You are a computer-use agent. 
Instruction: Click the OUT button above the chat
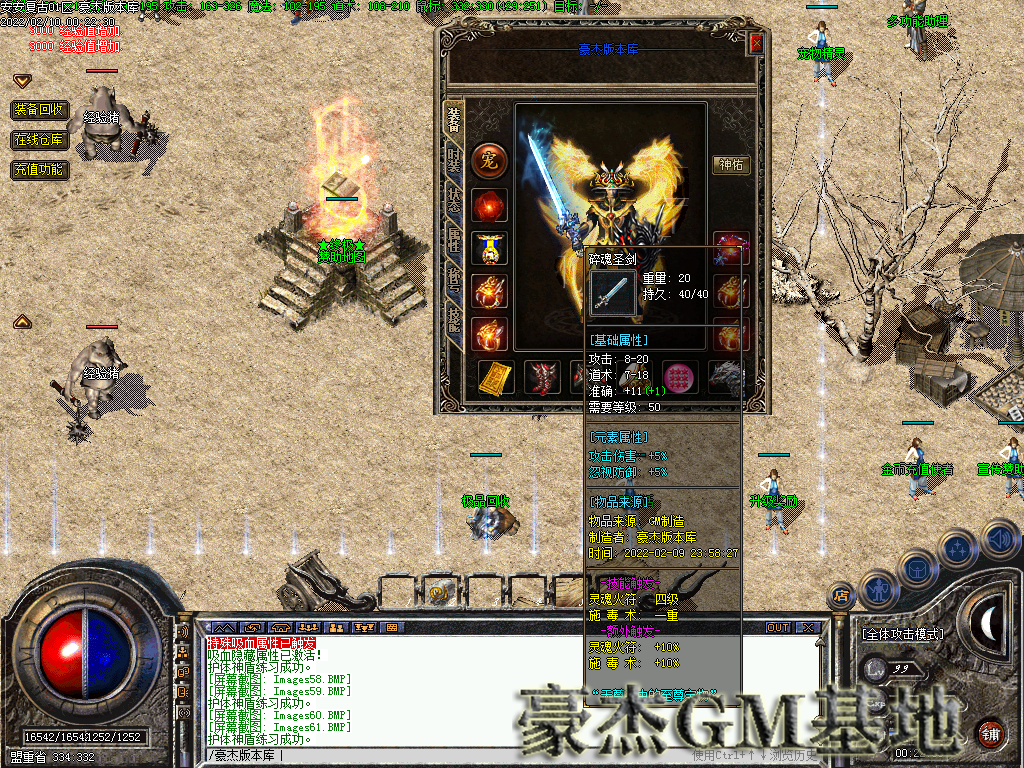778,627
